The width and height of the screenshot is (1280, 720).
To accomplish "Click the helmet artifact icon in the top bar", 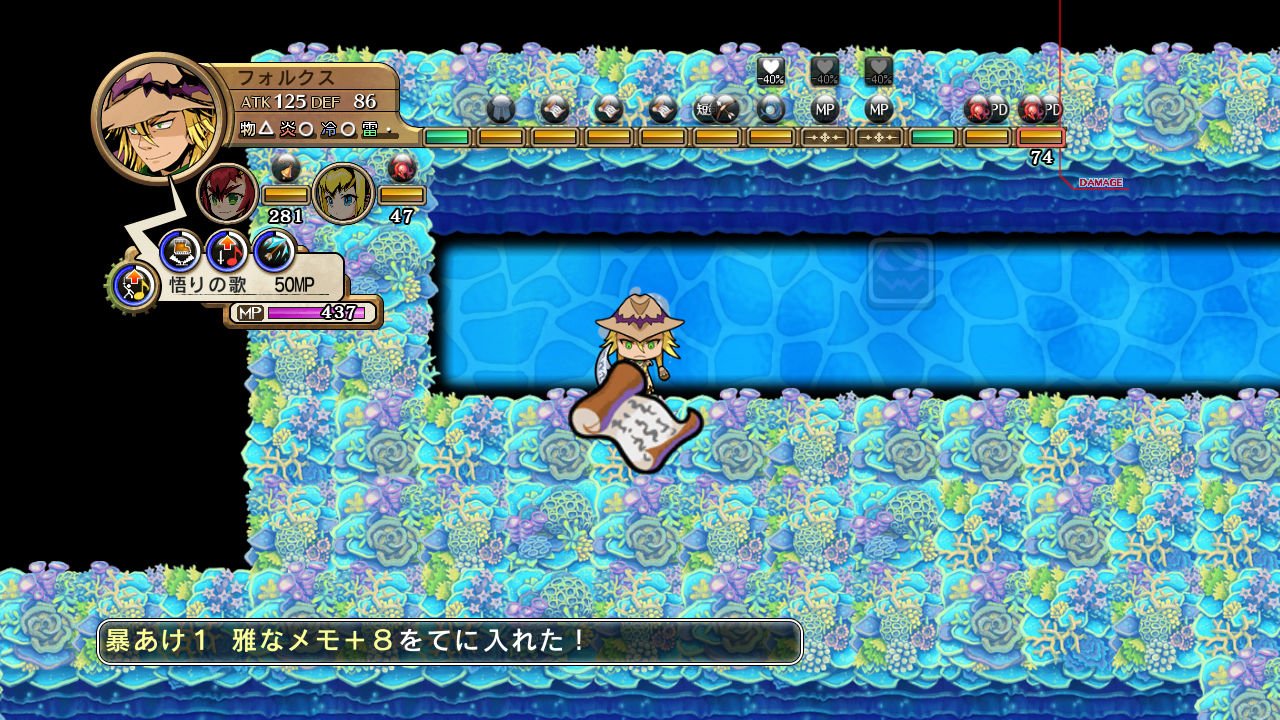I will tap(499, 108).
